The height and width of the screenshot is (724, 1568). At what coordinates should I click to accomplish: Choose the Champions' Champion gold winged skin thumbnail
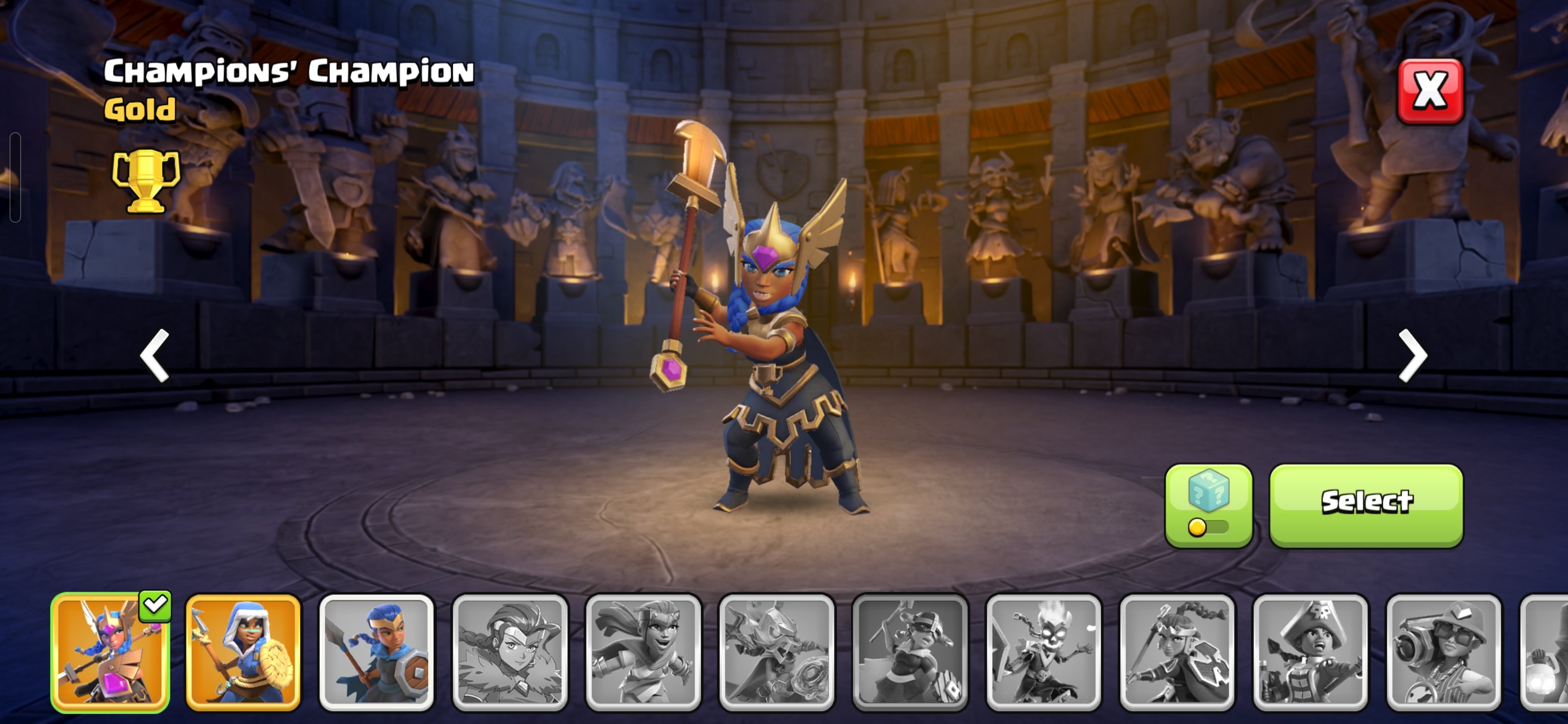pyautogui.click(x=110, y=652)
